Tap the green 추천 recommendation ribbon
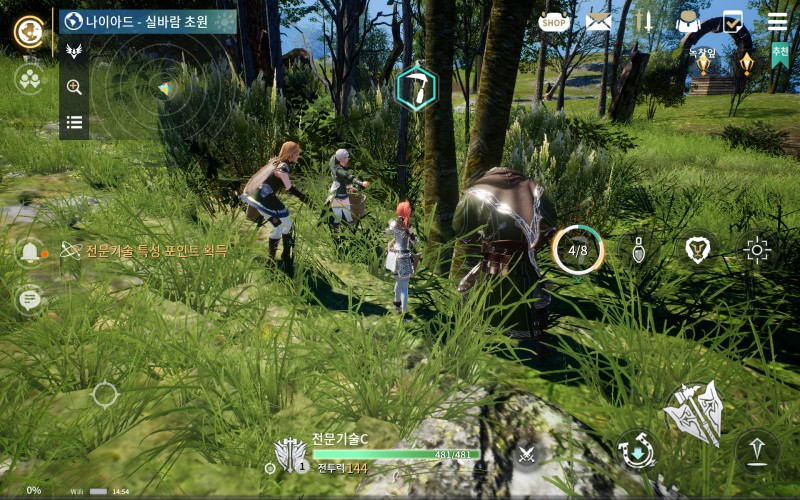The height and width of the screenshot is (500, 800). click(x=779, y=52)
